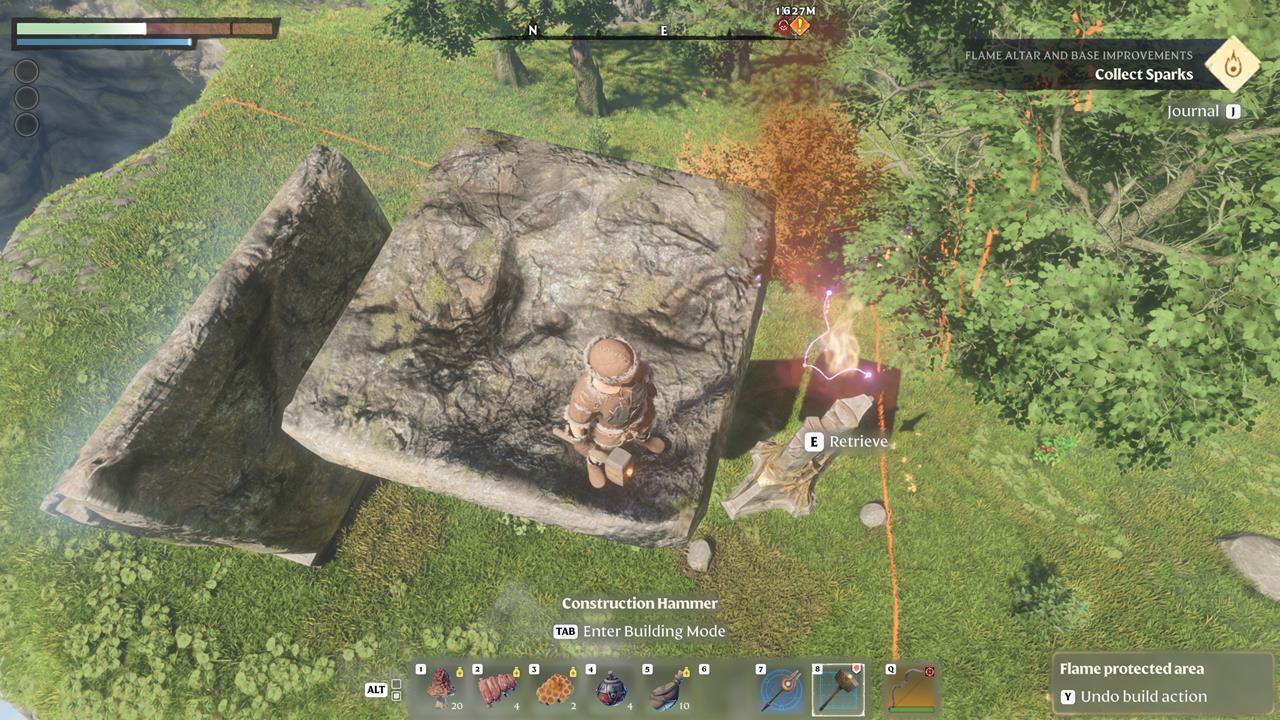Click the blue stamina bar

tap(100, 43)
